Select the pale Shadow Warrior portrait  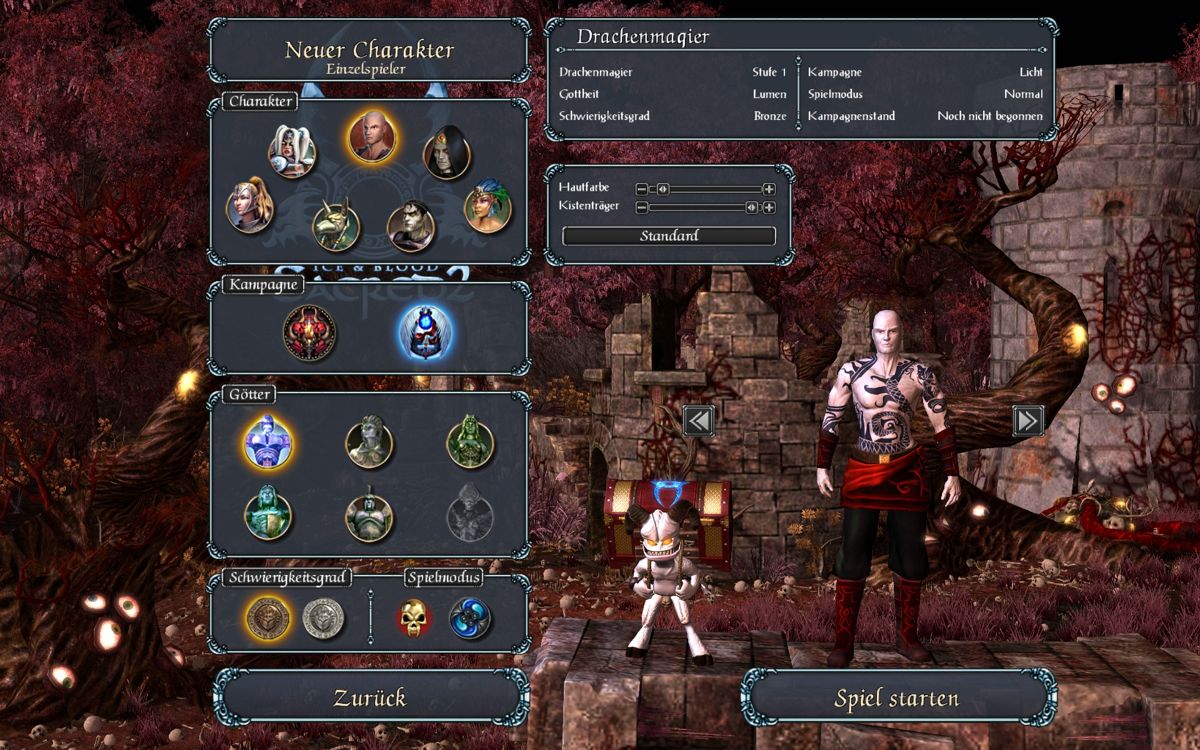(411, 226)
